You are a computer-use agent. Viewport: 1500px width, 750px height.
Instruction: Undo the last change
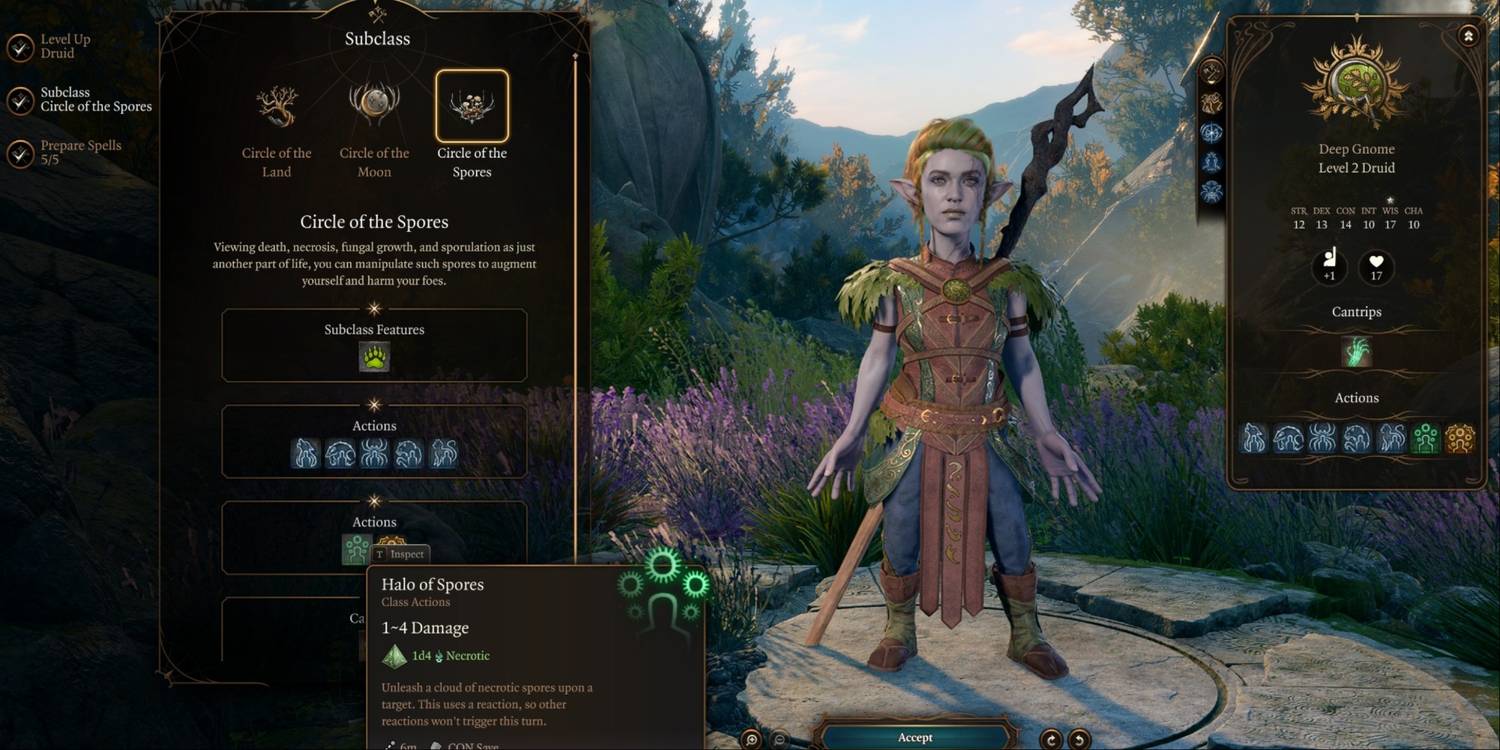click(1078, 739)
